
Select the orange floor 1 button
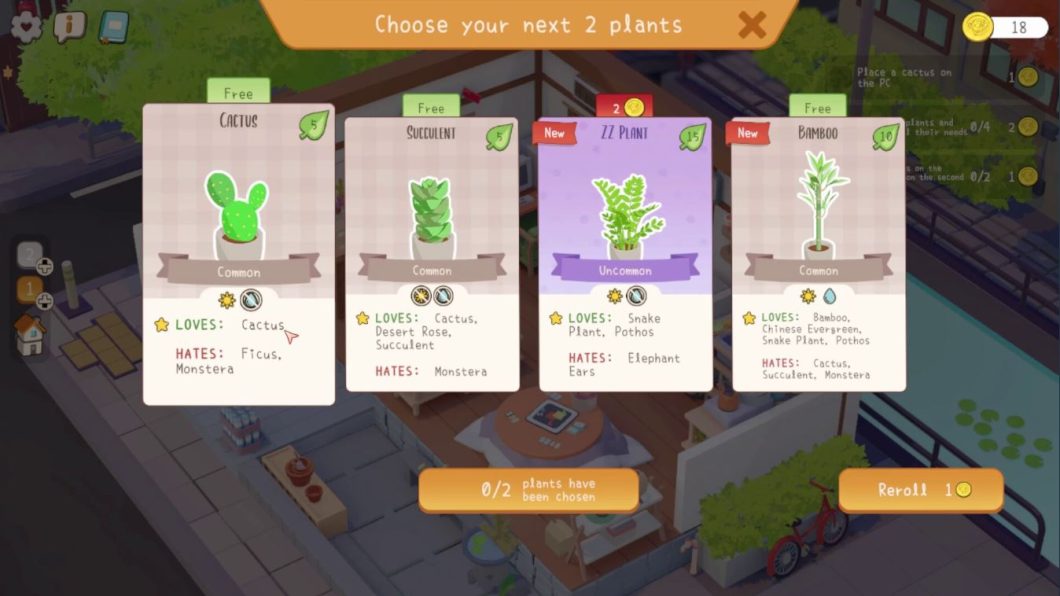point(30,291)
